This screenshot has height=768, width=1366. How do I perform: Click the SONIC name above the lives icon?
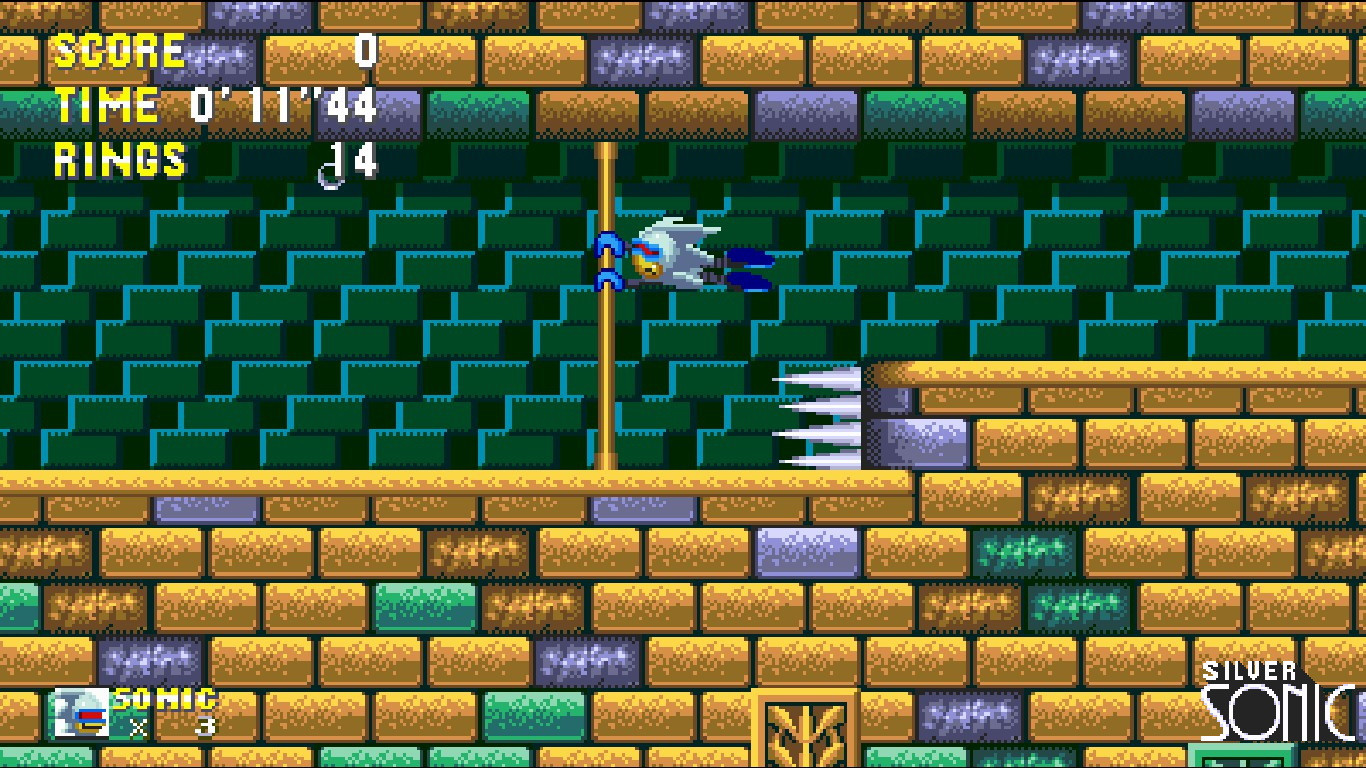pyautogui.click(x=165, y=700)
